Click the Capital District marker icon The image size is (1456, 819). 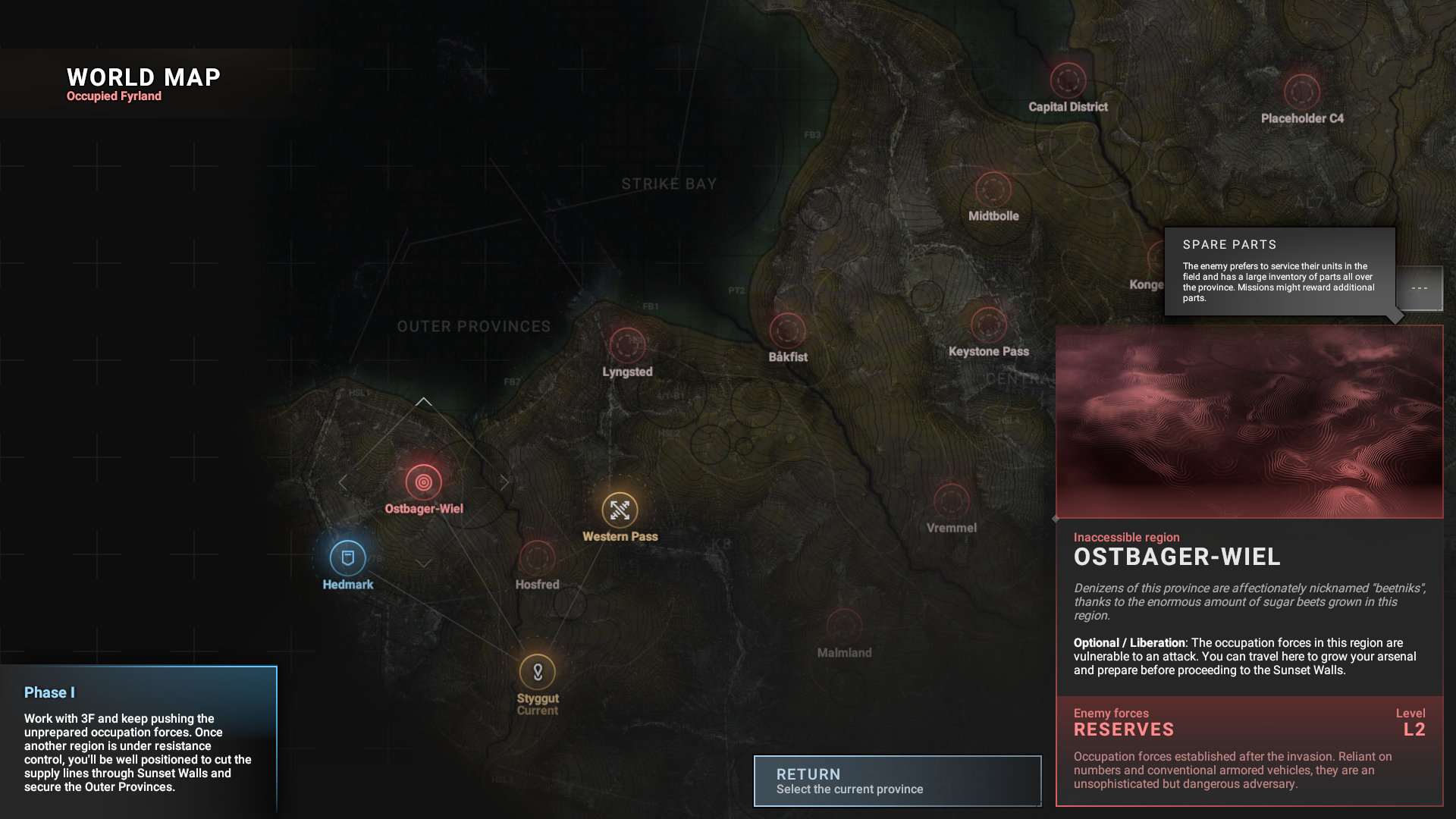point(1068,80)
